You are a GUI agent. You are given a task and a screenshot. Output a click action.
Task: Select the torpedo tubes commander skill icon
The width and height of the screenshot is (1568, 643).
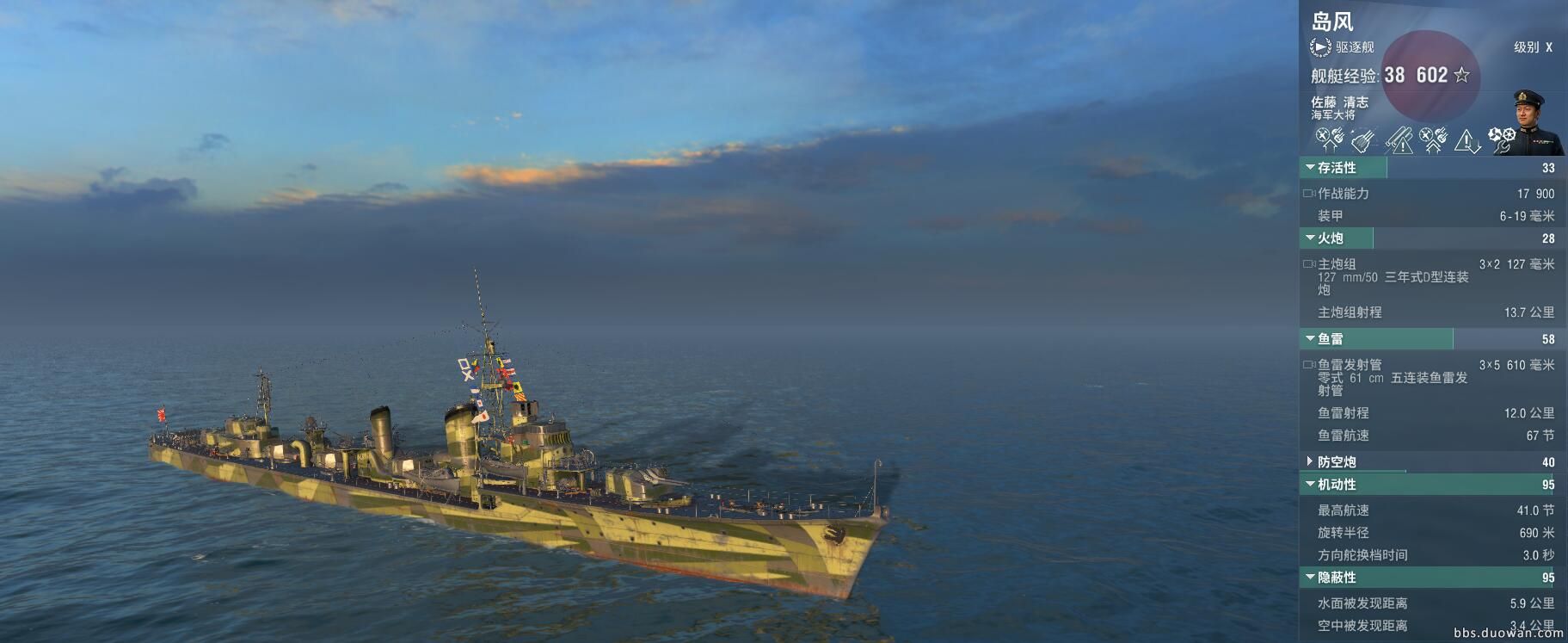[1363, 139]
